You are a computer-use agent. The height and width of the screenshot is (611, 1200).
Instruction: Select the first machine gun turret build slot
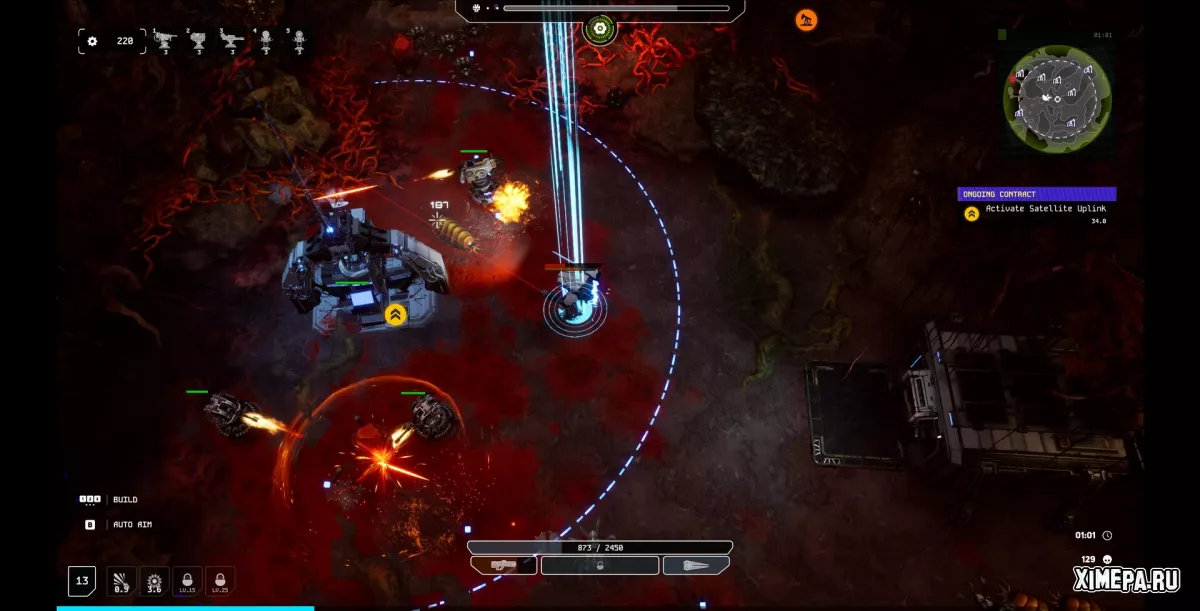point(165,42)
